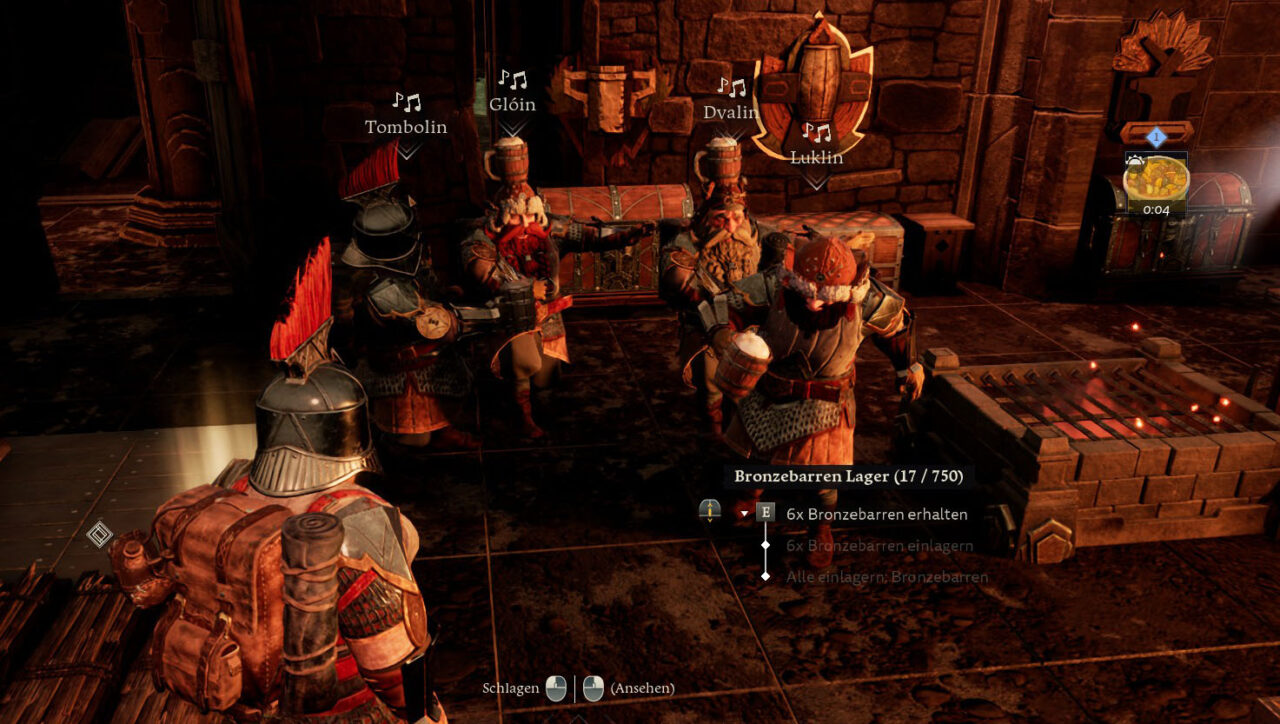
Task: Choose the 6x Bronzebarren erhalten option
Action: click(x=876, y=514)
